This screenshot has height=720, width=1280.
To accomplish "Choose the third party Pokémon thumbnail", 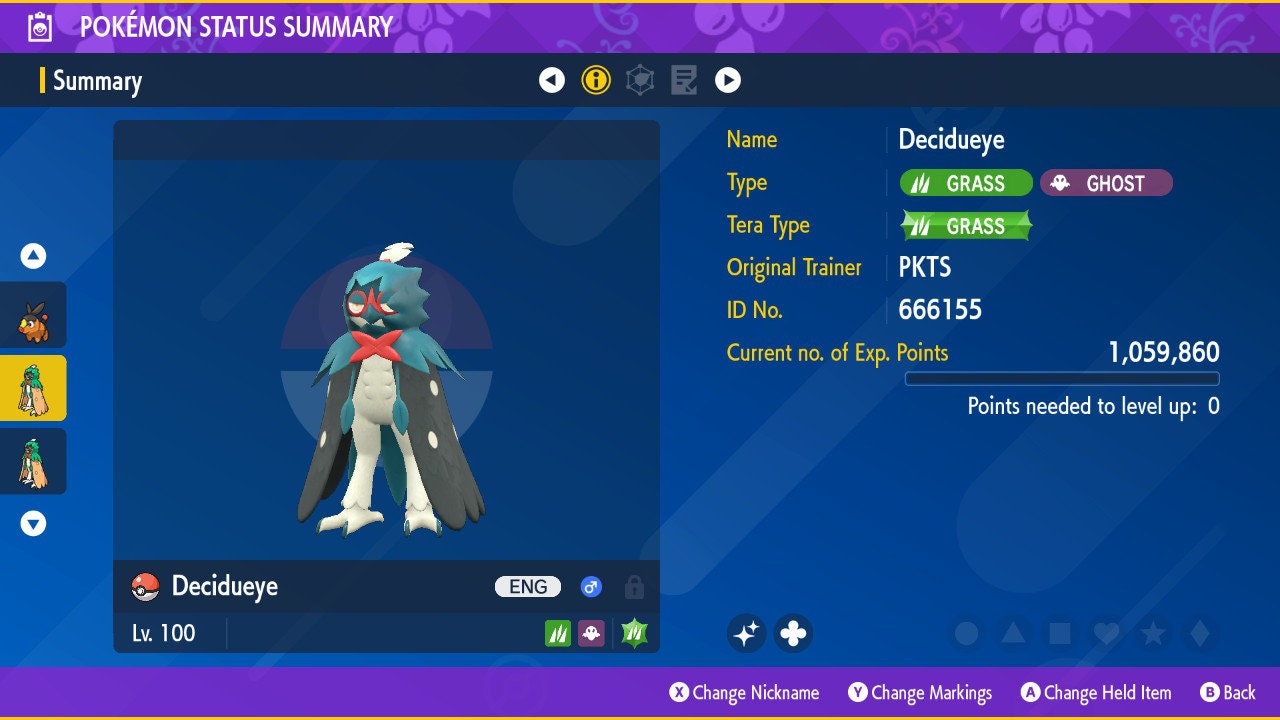I will (33, 461).
